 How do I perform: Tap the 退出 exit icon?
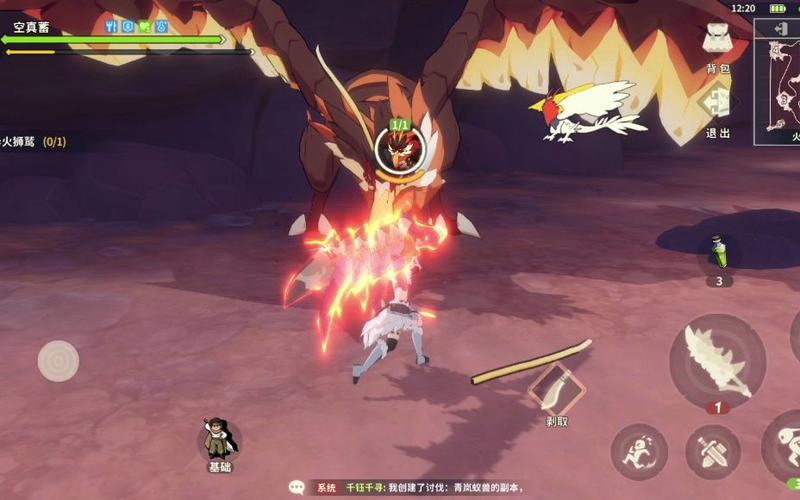[x=717, y=104]
